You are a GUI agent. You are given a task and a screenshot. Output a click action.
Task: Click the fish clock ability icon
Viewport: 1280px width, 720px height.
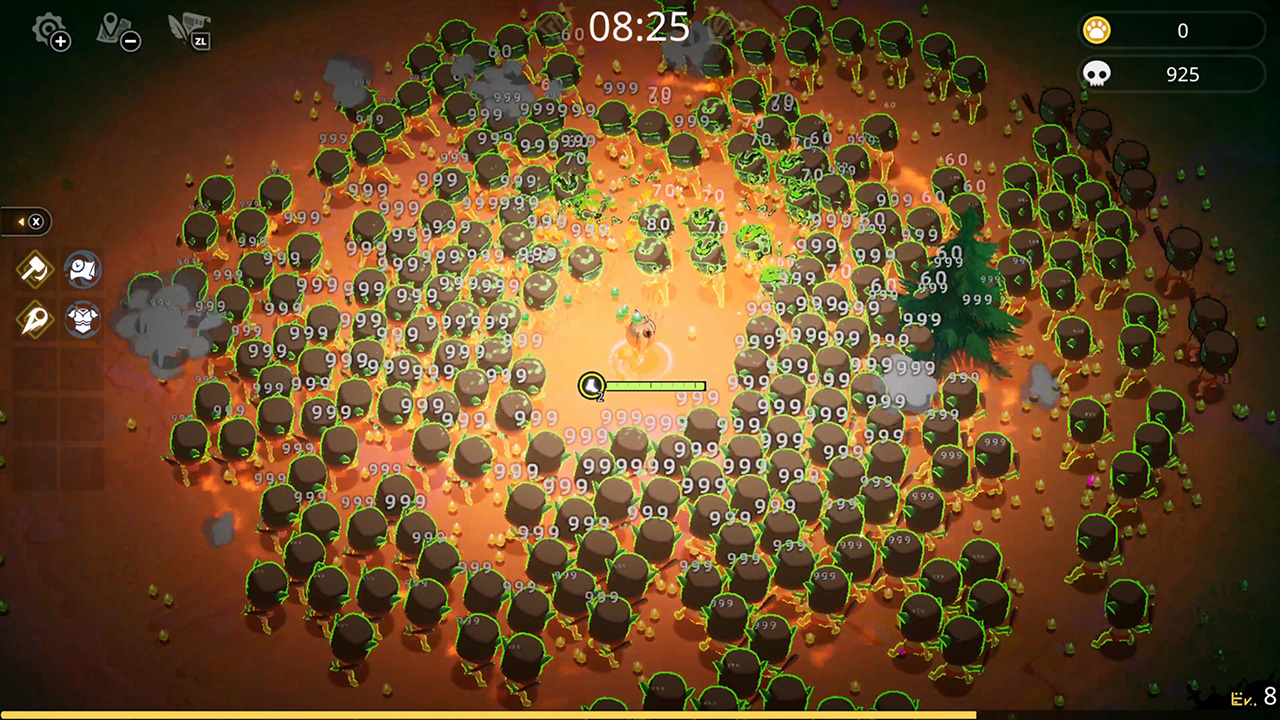tap(83, 268)
